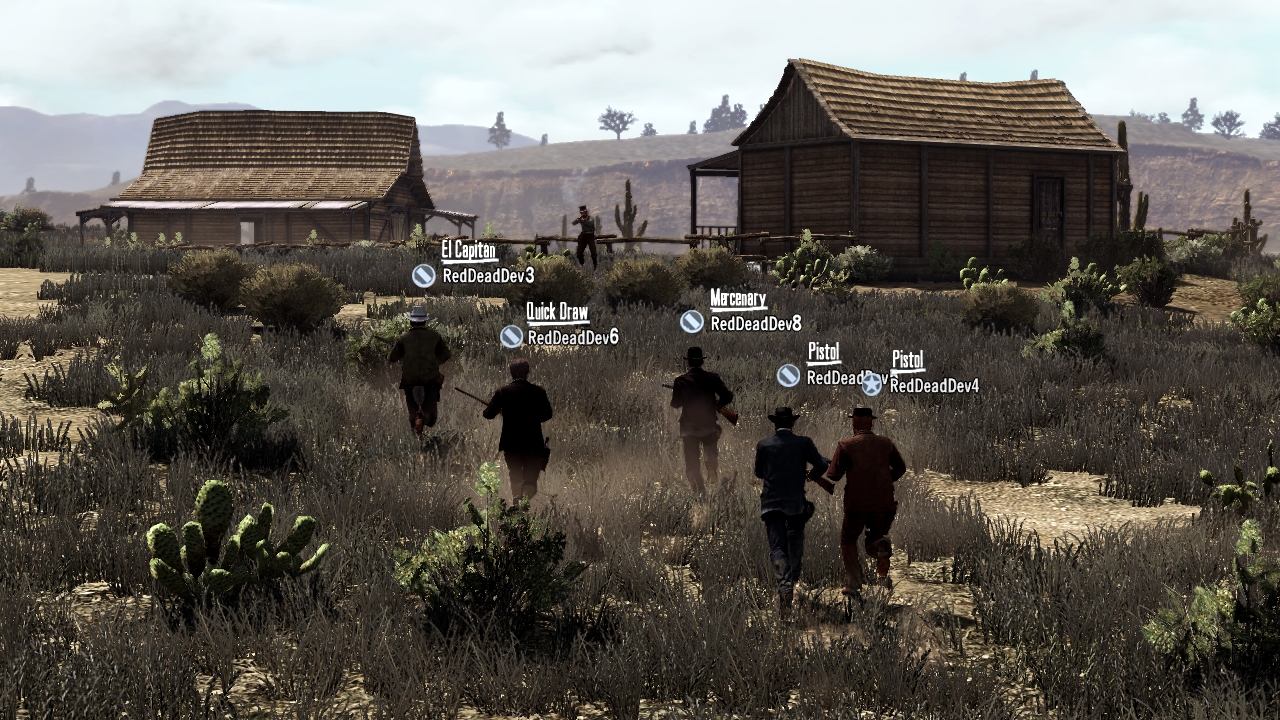Click the RedDeadDev8 player name
The height and width of the screenshot is (720, 1280).
pyautogui.click(x=755, y=322)
